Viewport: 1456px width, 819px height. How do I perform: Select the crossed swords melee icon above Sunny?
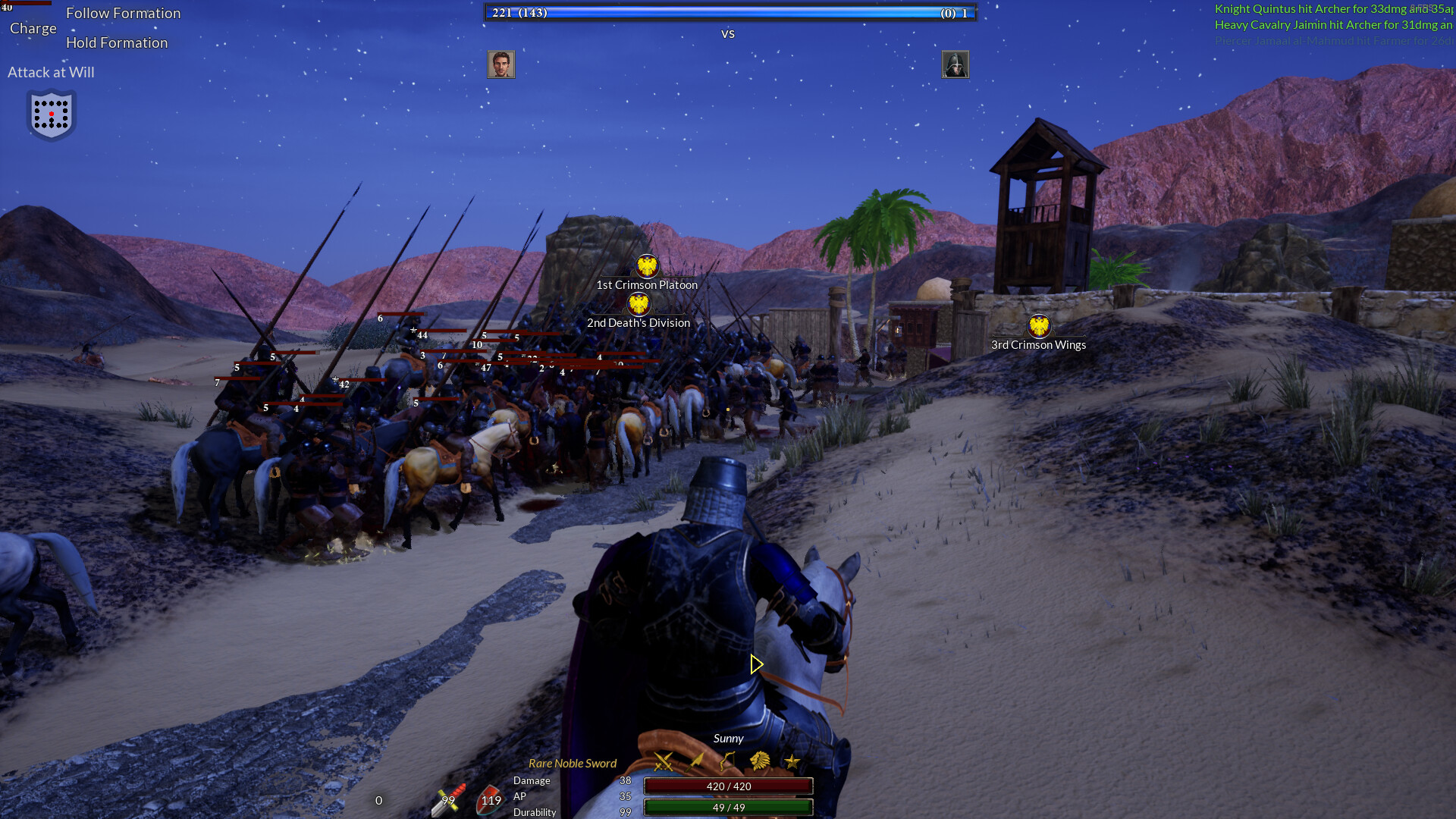[x=664, y=762]
